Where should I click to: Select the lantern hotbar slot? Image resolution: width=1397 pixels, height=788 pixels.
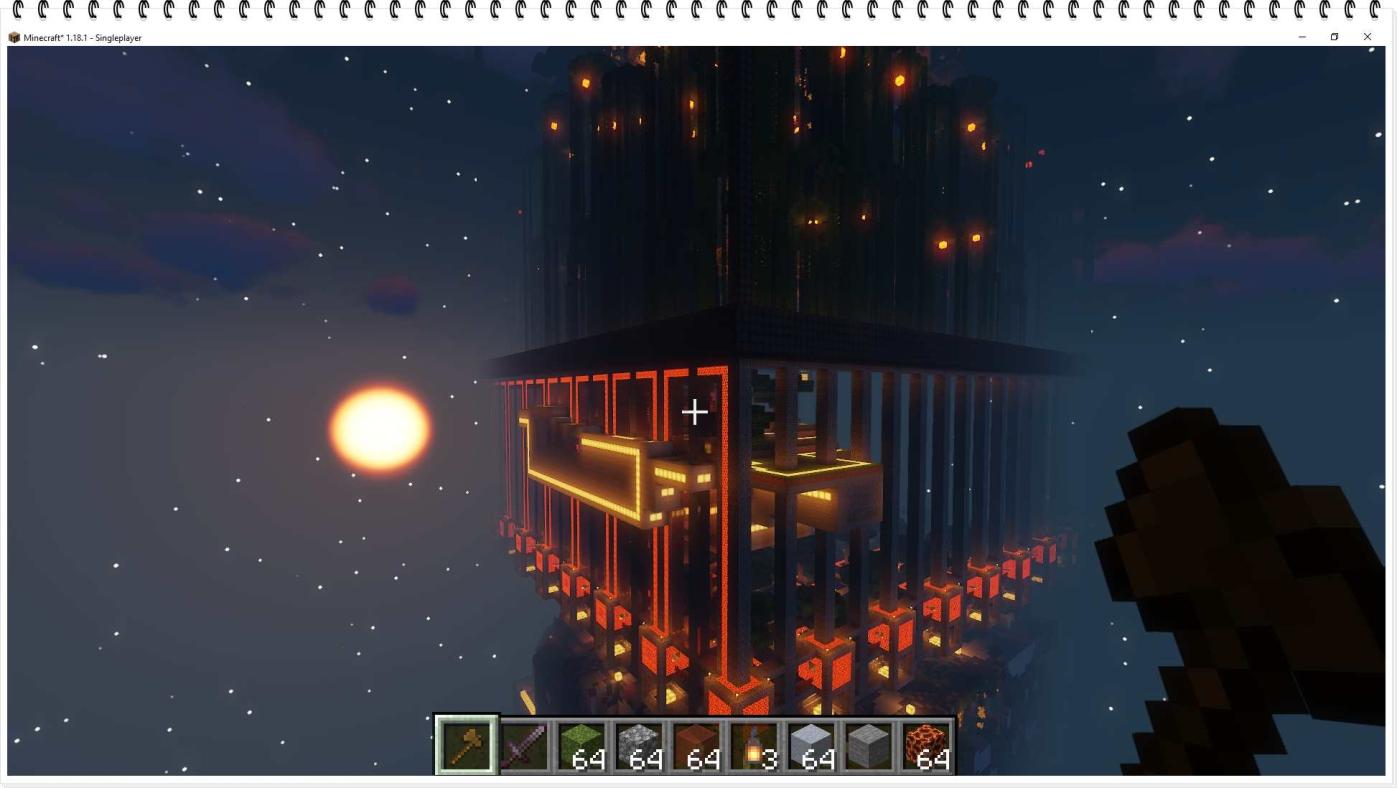753,746
